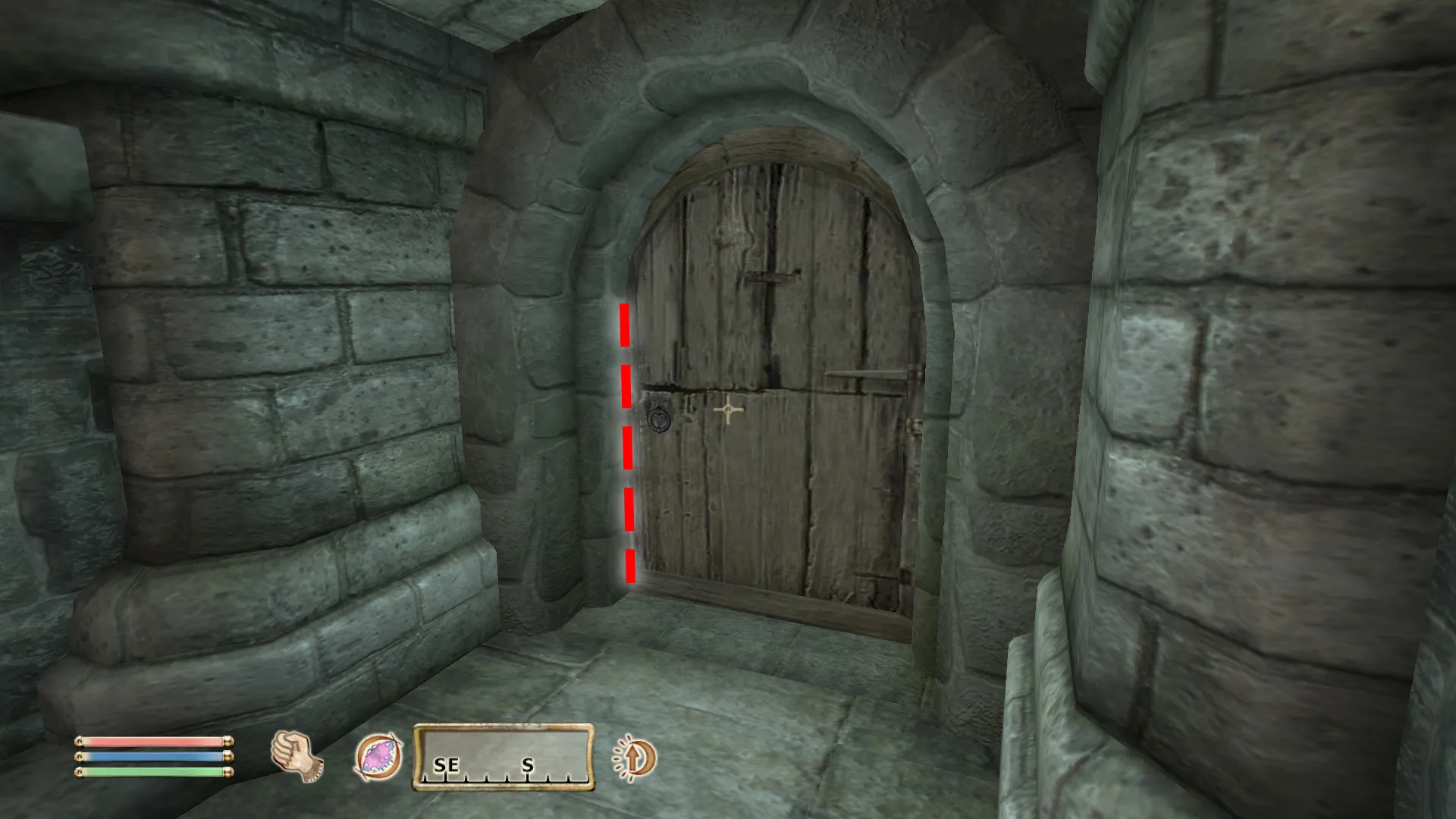This screenshot has height=819, width=1456.
Task: Click the compass bar
Action: coord(504,757)
